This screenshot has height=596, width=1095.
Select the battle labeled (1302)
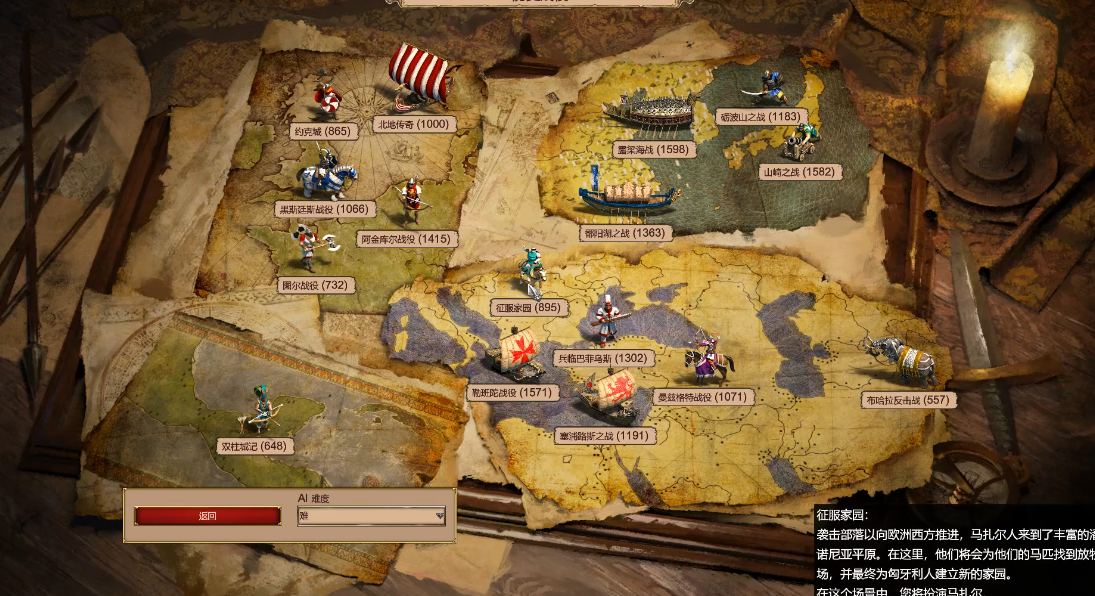click(603, 358)
